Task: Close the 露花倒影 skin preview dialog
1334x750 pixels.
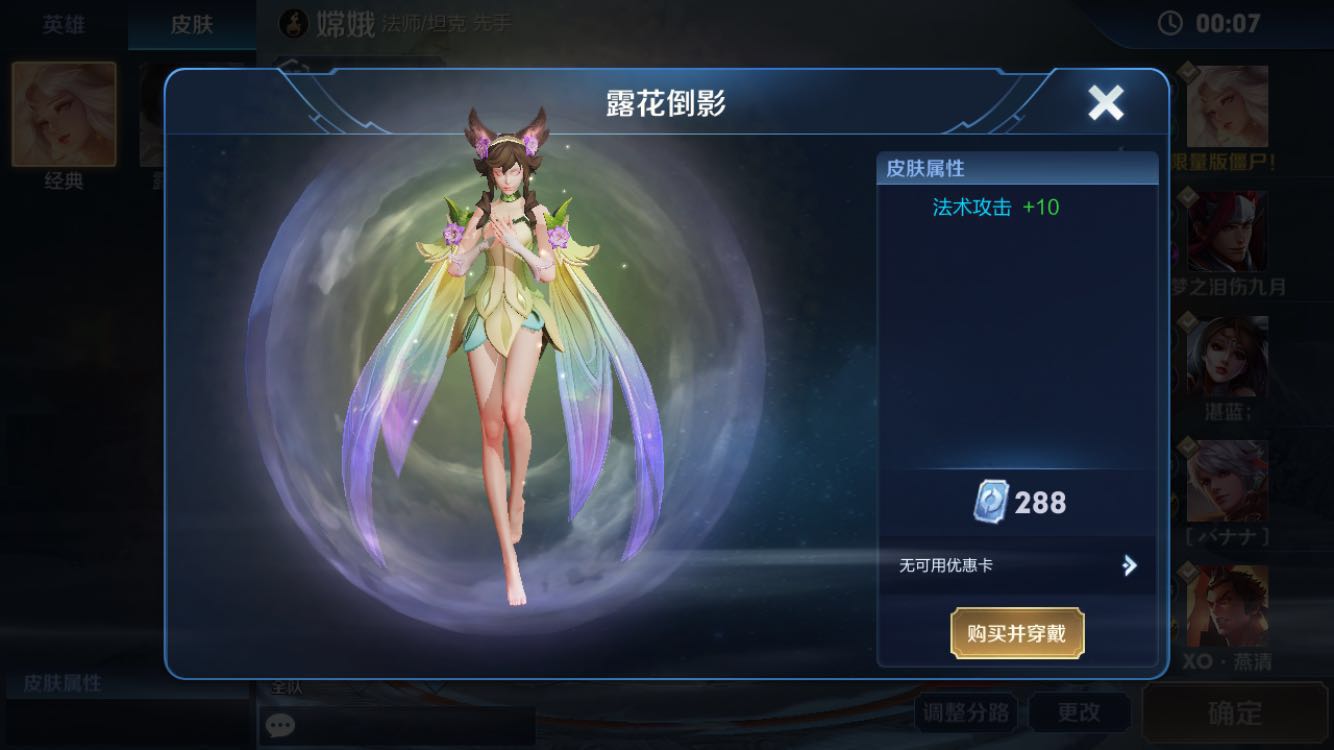Action: pyautogui.click(x=1104, y=102)
